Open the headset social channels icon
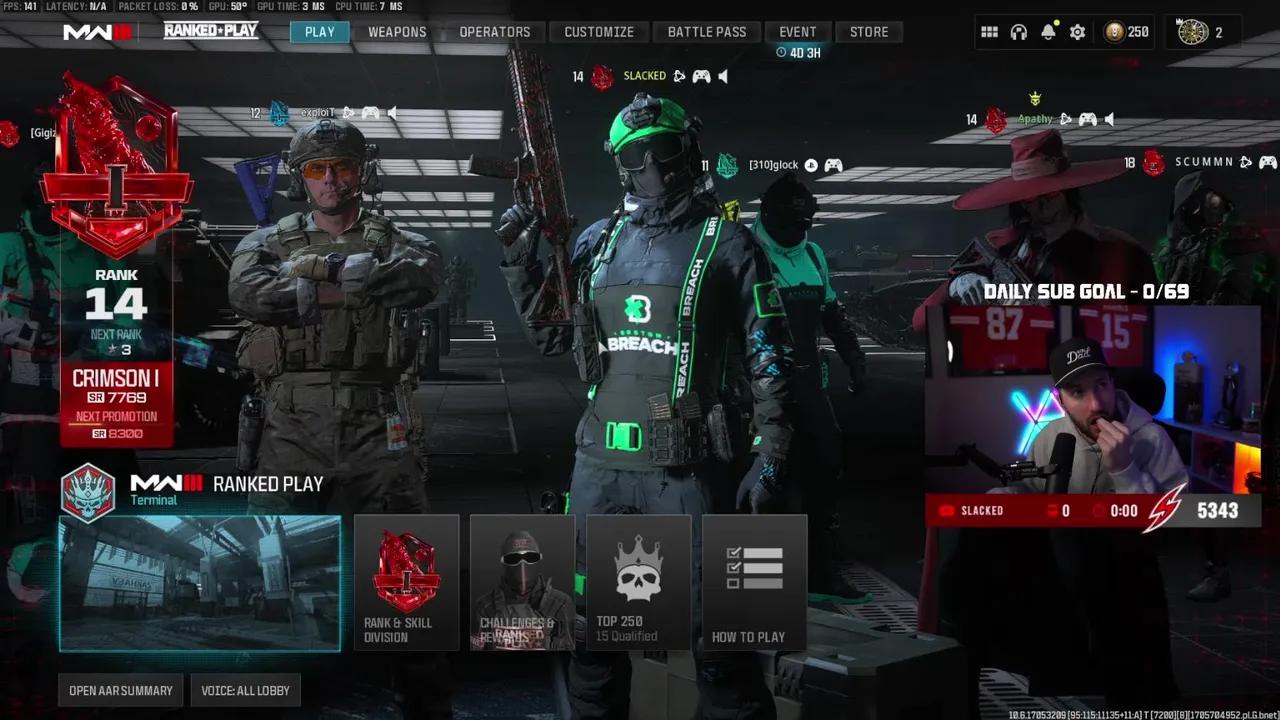The height and width of the screenshot is (720, 1280). 1019,32
